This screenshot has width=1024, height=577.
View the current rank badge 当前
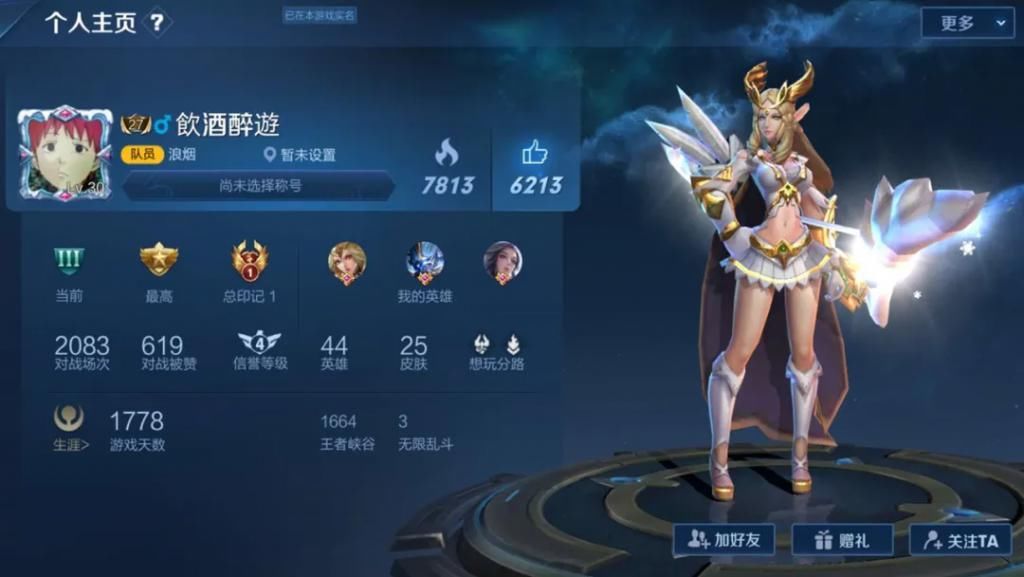(69, 261)
